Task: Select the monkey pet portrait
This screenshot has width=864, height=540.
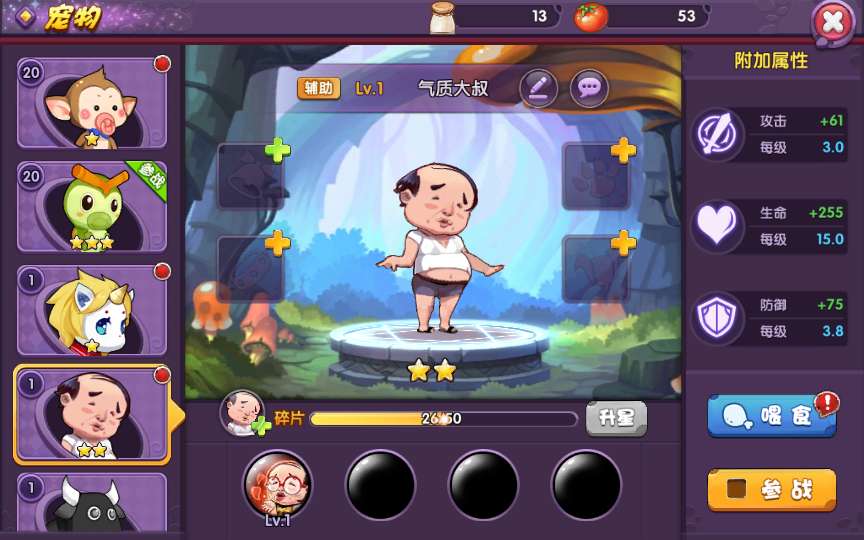Action: (x=91, y=104)
